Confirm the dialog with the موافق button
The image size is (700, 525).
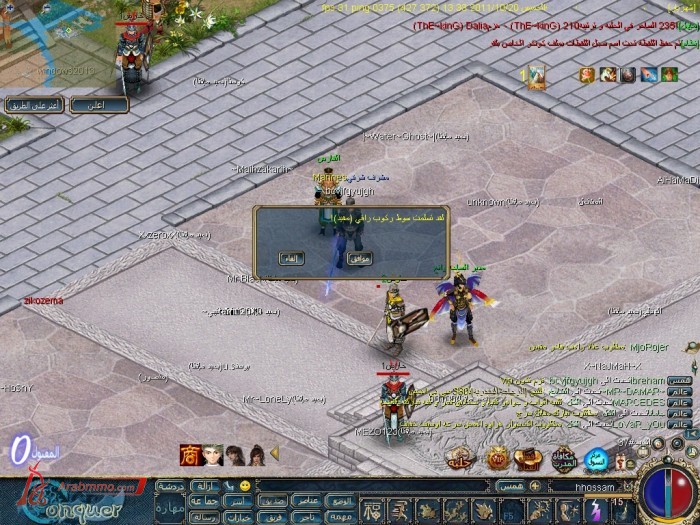pyautogui.click(x=359, y=258)
